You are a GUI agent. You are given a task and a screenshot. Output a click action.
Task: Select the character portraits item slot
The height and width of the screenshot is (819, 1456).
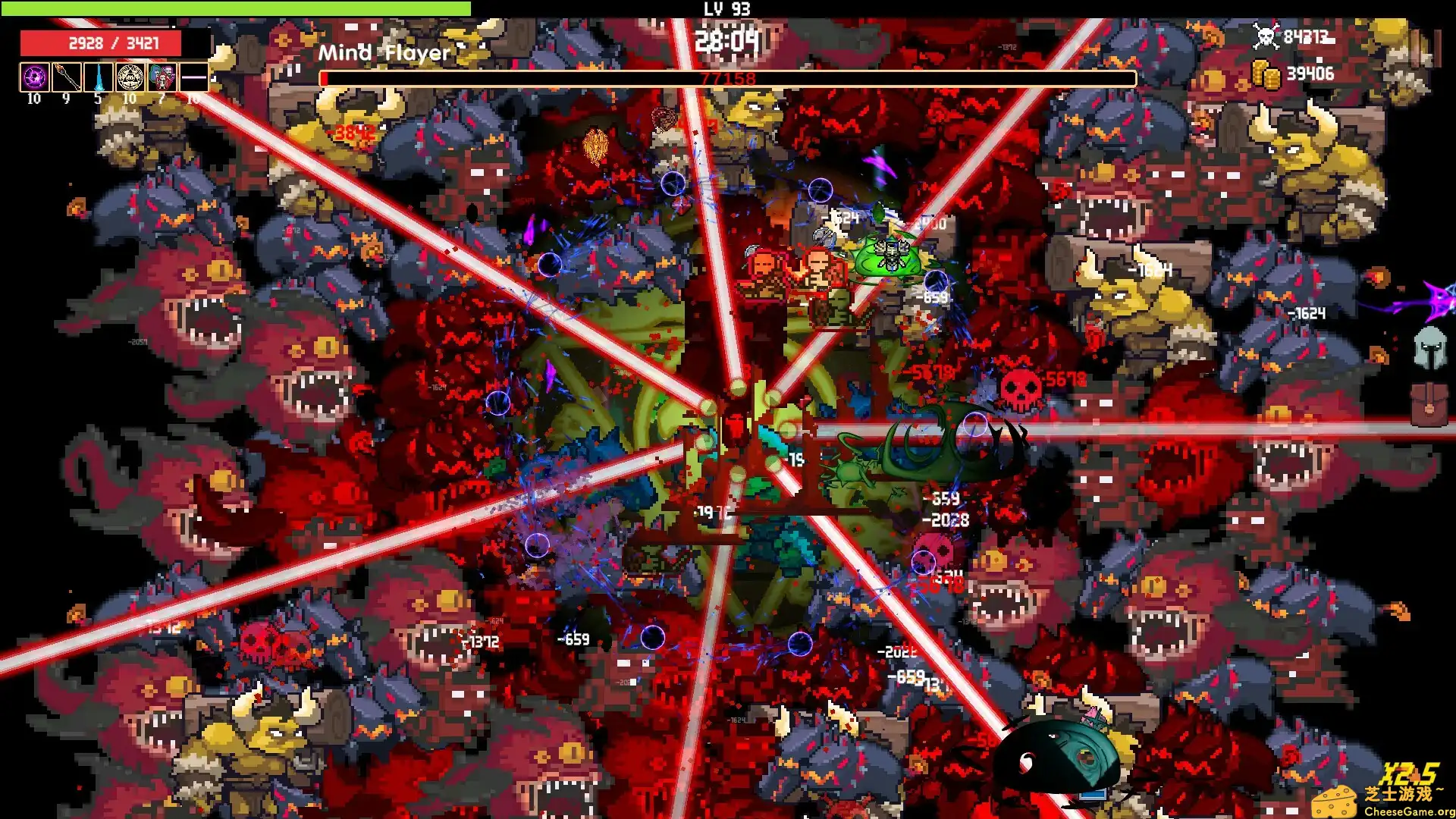point(161,77)
